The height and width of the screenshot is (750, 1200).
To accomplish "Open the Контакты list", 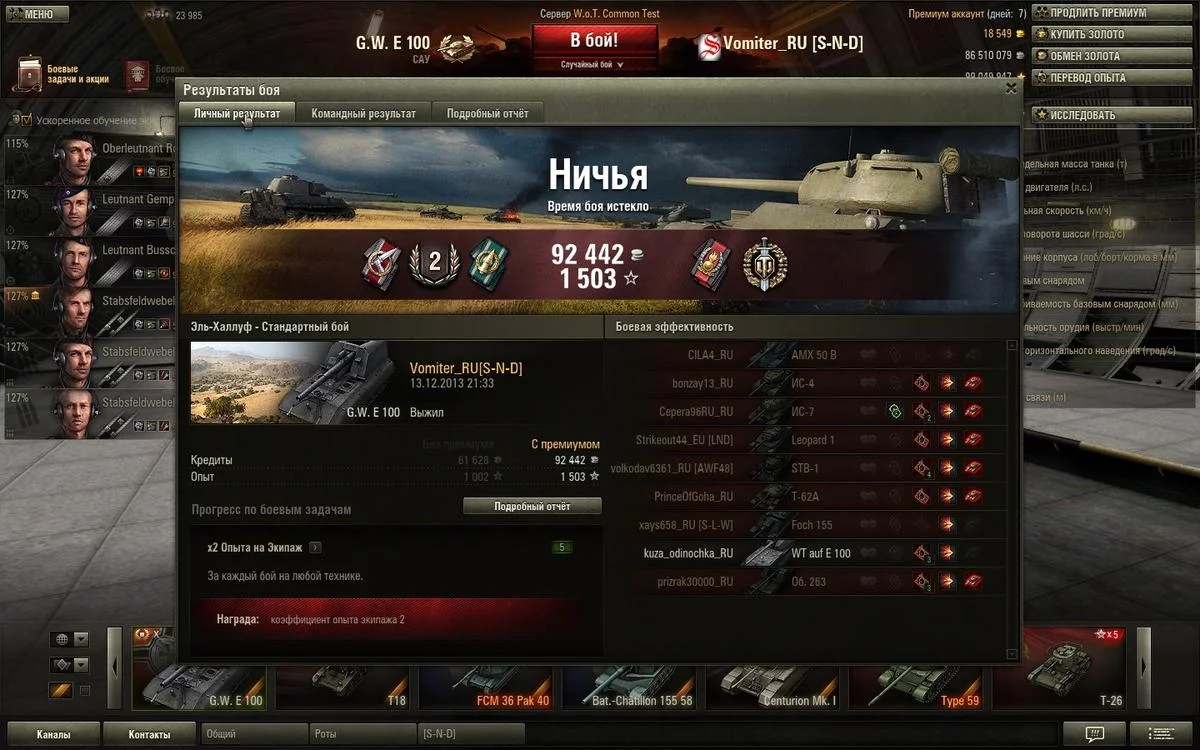I will click(149, 735).
